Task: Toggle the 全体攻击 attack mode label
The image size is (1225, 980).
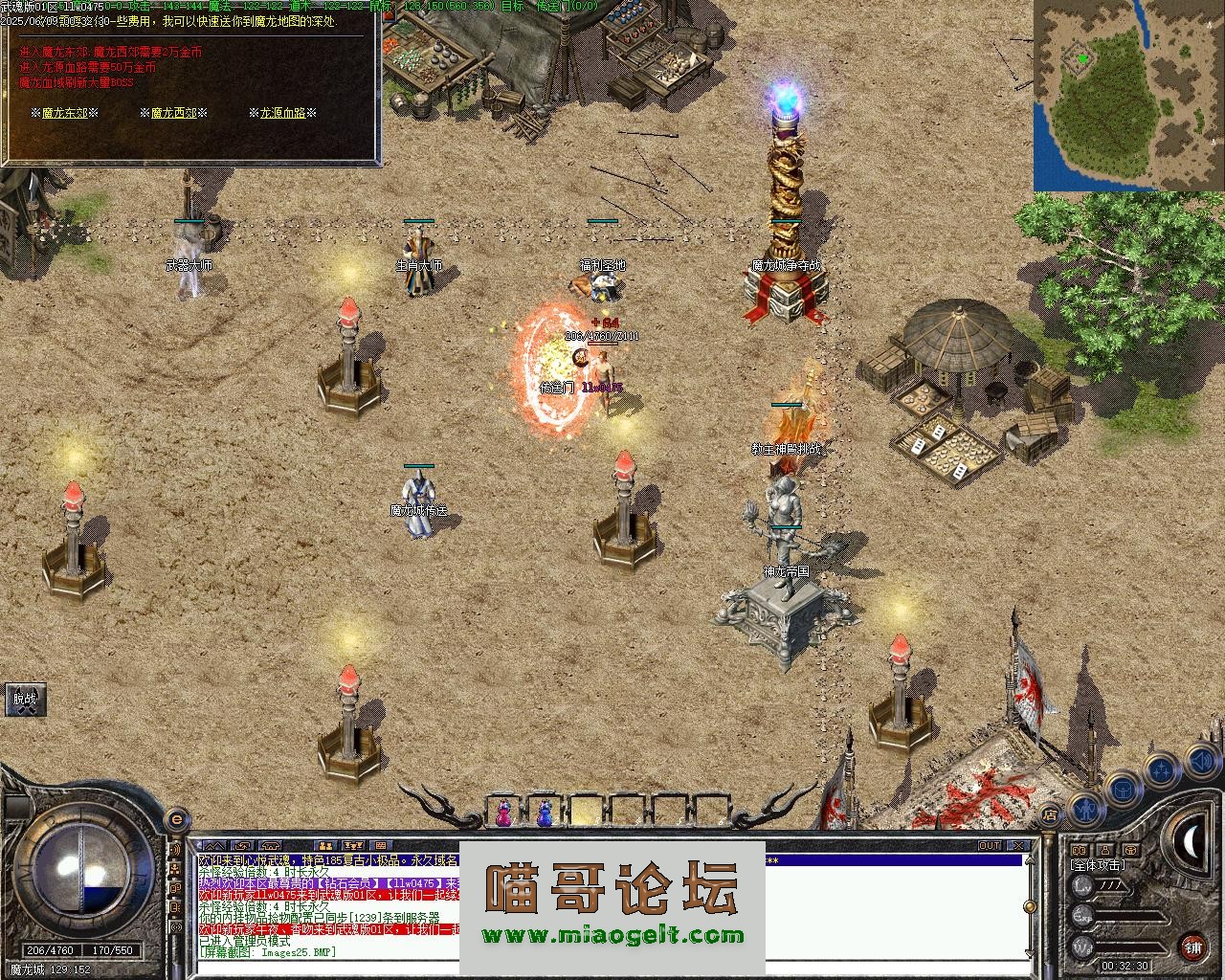Action: (1098, 864)
